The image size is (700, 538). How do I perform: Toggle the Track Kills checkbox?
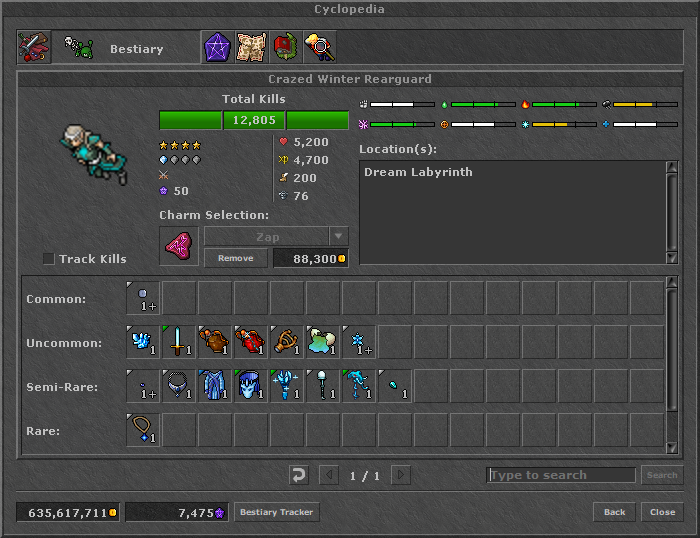(x=49, y=259)
